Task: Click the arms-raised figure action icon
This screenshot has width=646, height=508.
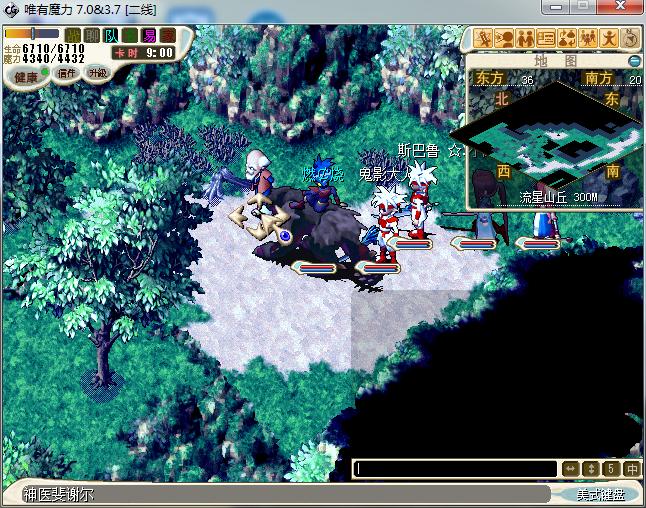Action: coord(609,38)
